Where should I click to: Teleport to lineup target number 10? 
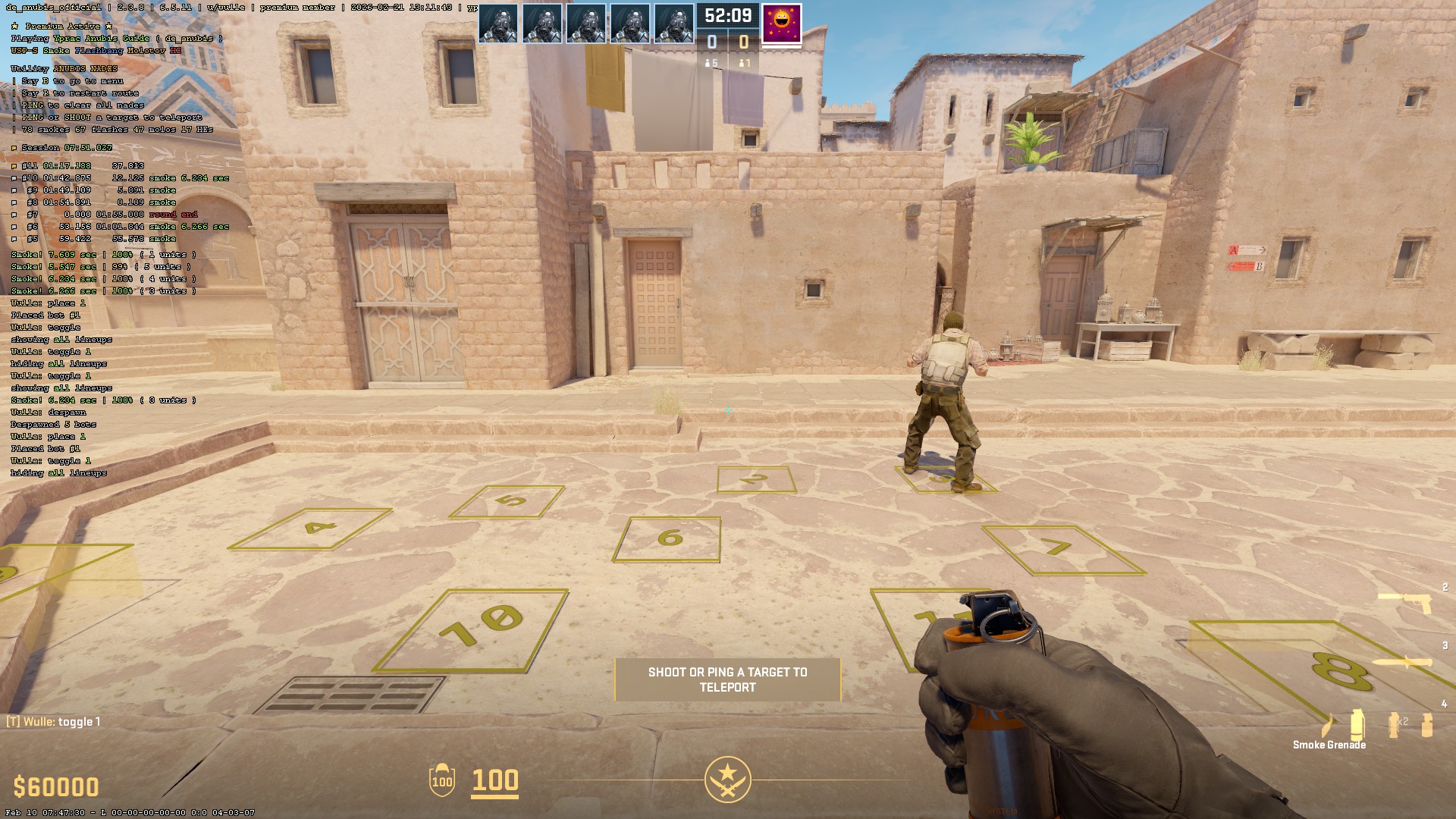tap(471, 629)
